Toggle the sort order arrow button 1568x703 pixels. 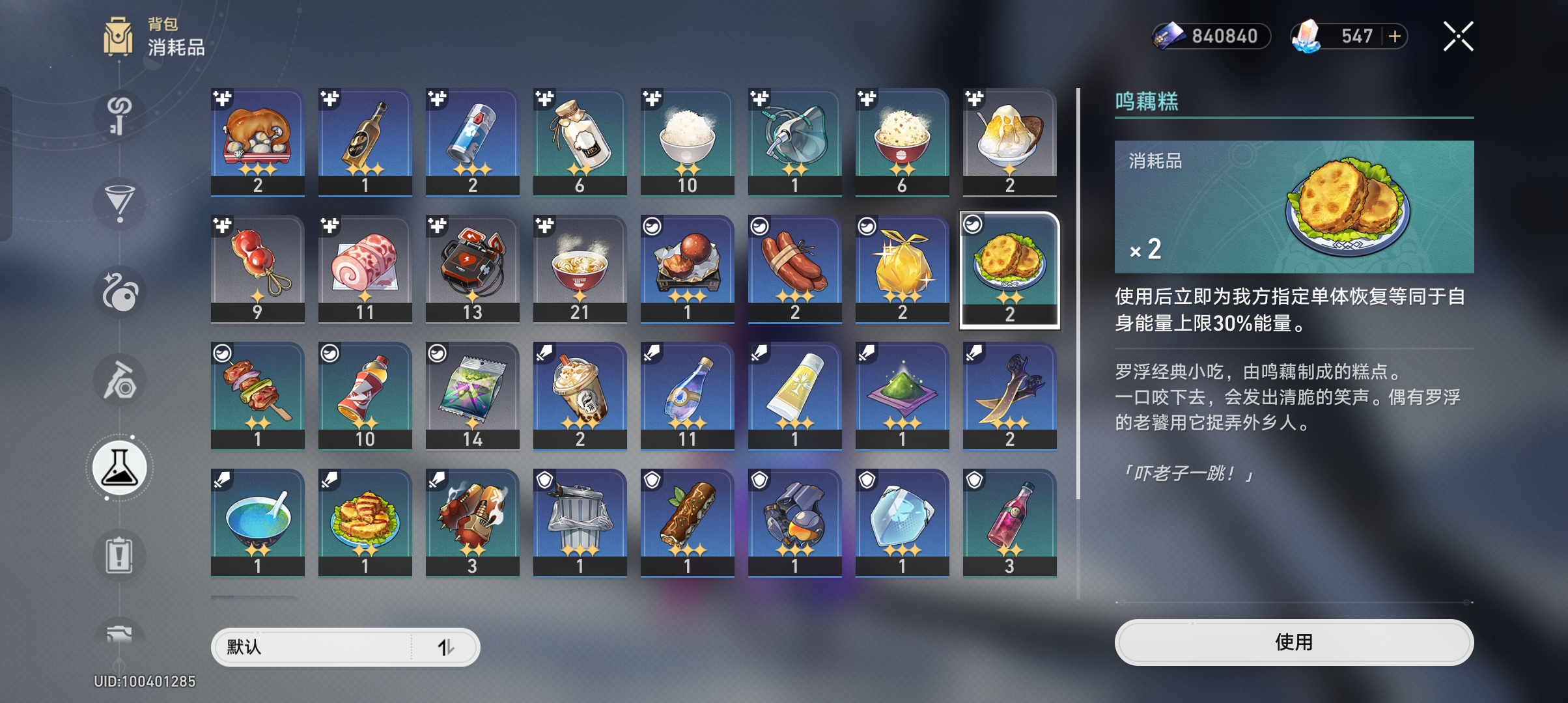[446, 647]
